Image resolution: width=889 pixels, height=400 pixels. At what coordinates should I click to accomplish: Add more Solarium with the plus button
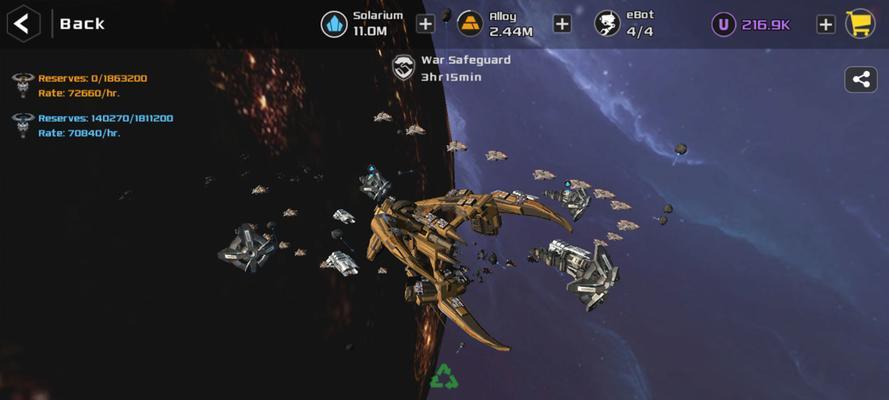(x=425, y=23)
